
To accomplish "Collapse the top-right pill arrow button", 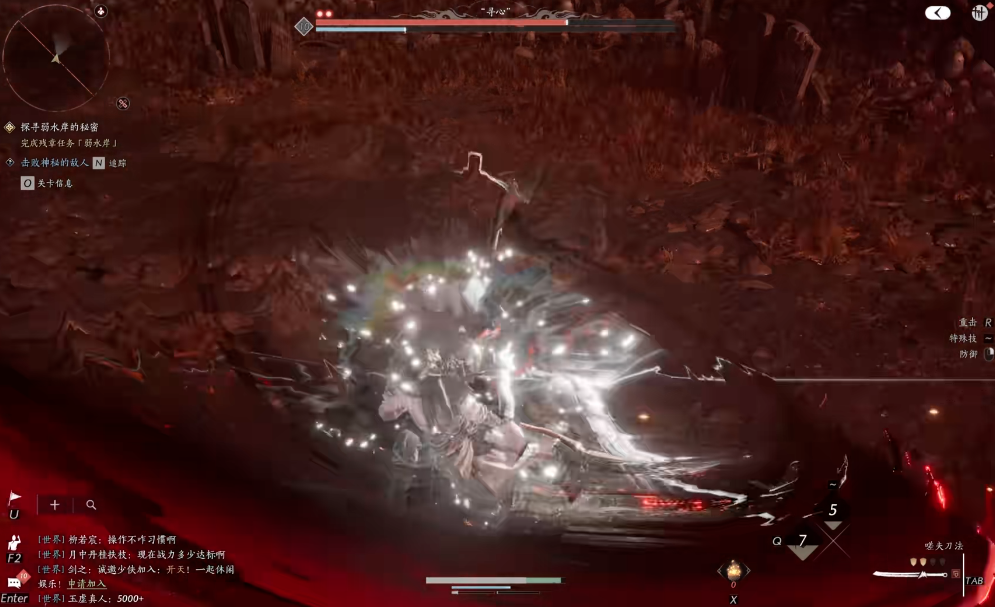I will tap(937, 13).
